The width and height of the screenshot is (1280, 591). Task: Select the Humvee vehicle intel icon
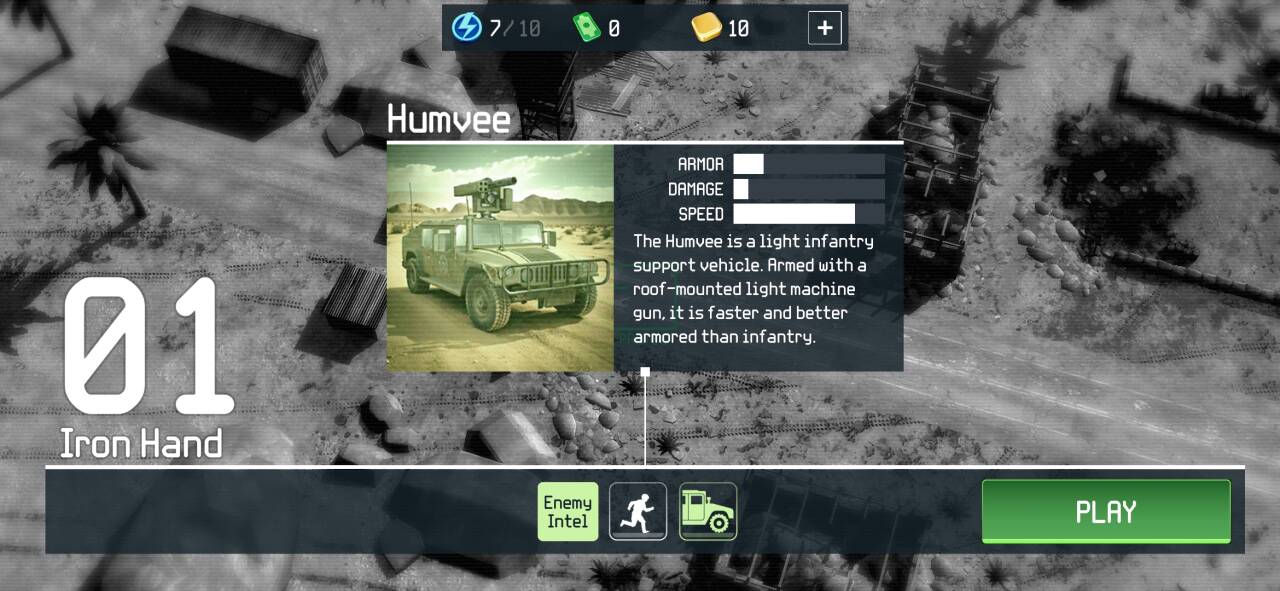pyautogui.click(x=708, y=511)
